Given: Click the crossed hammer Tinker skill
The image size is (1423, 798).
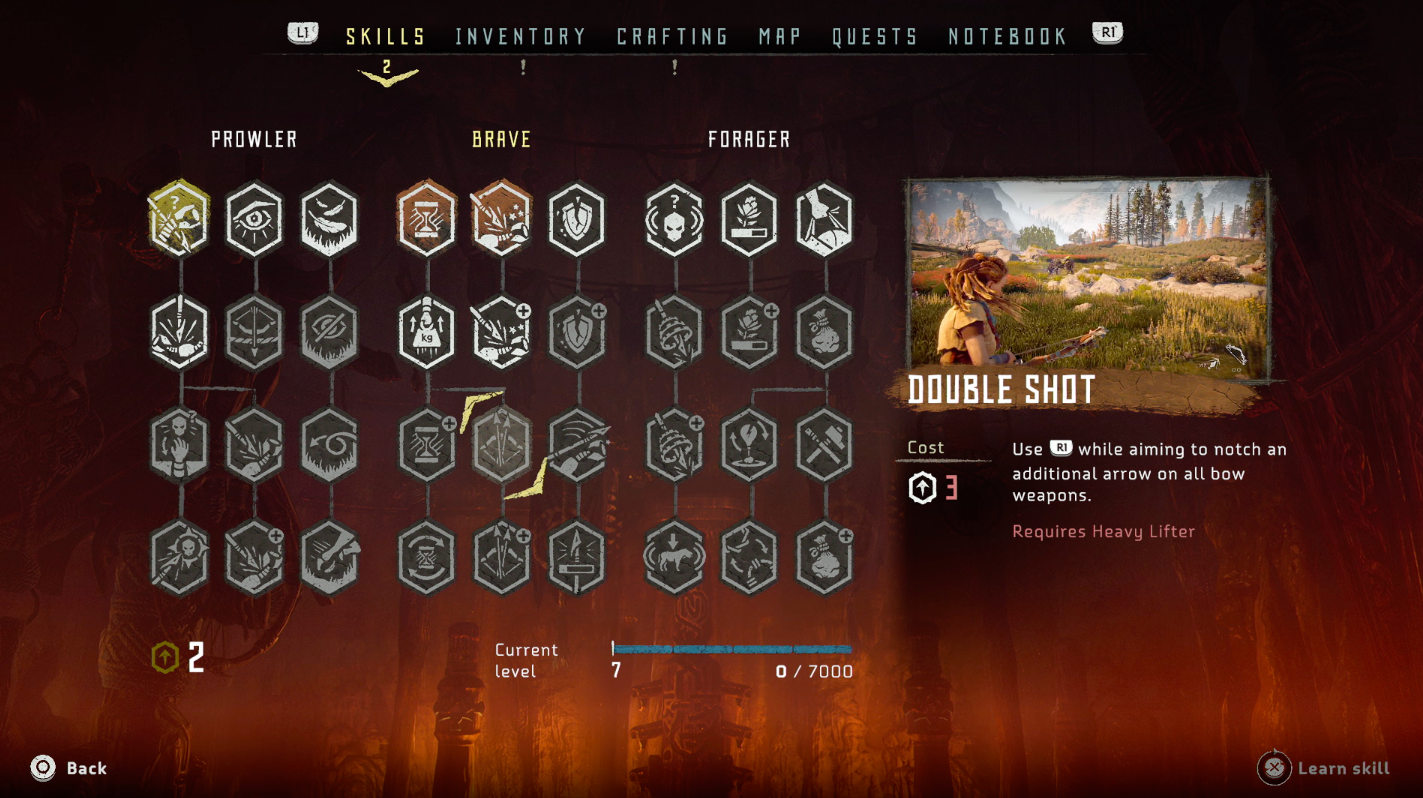Looking at the screenshot, I should click(824, 443).
